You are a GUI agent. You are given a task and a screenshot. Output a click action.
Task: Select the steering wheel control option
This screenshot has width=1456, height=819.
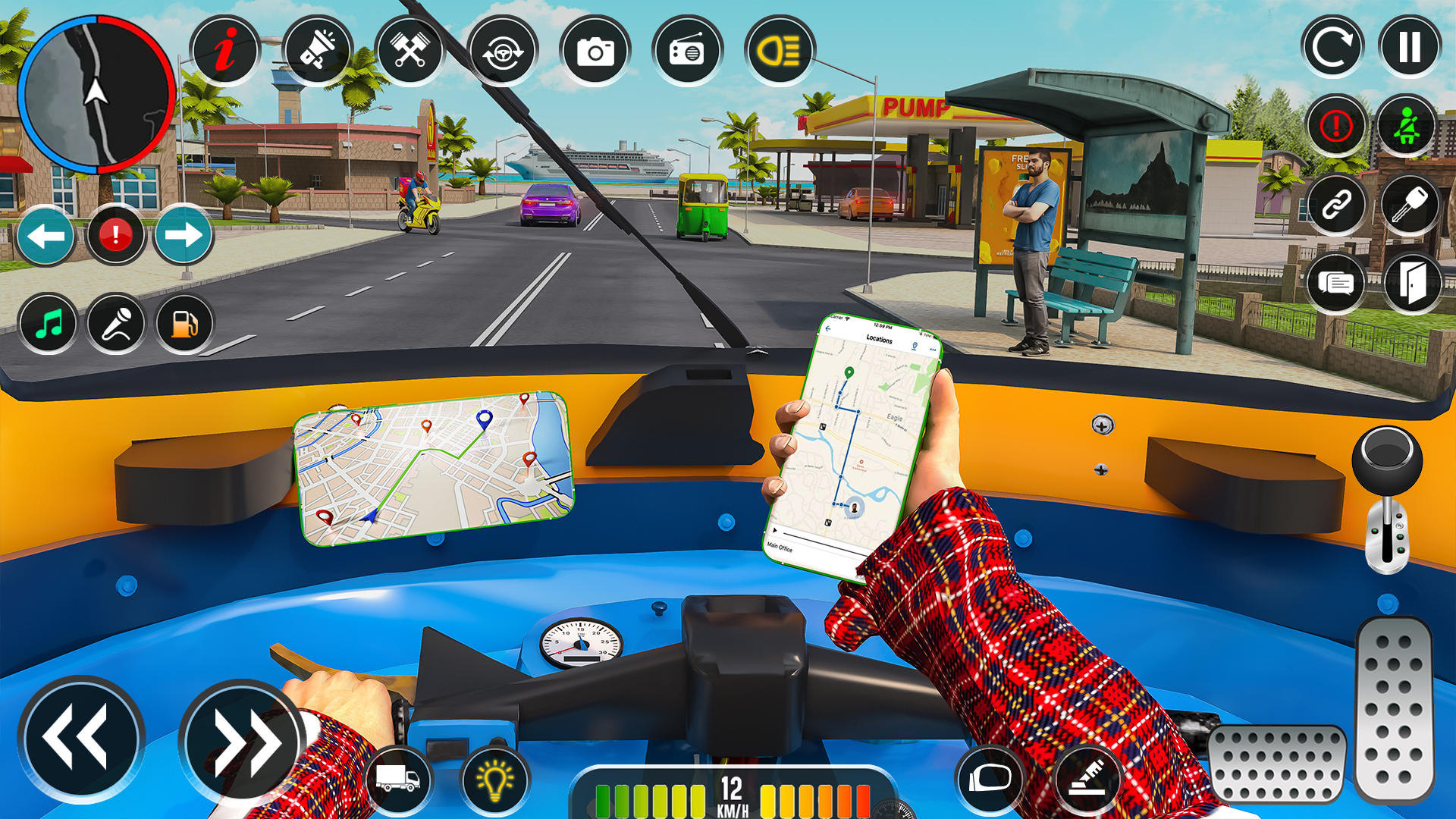504,50
